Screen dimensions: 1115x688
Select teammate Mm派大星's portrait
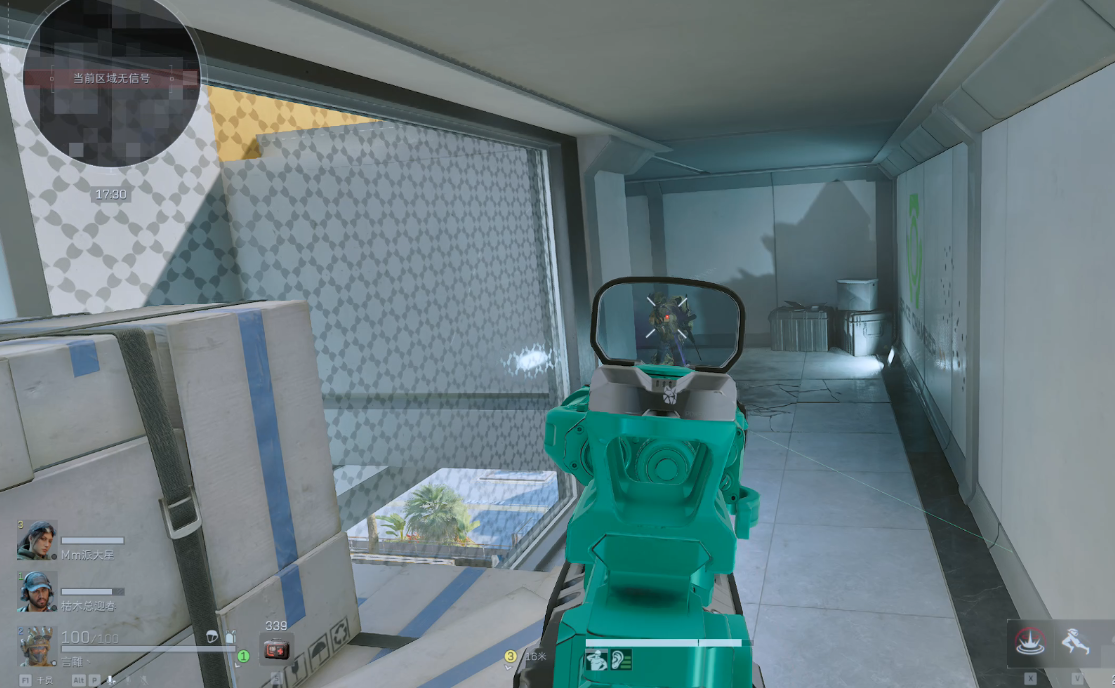[37, 540]
